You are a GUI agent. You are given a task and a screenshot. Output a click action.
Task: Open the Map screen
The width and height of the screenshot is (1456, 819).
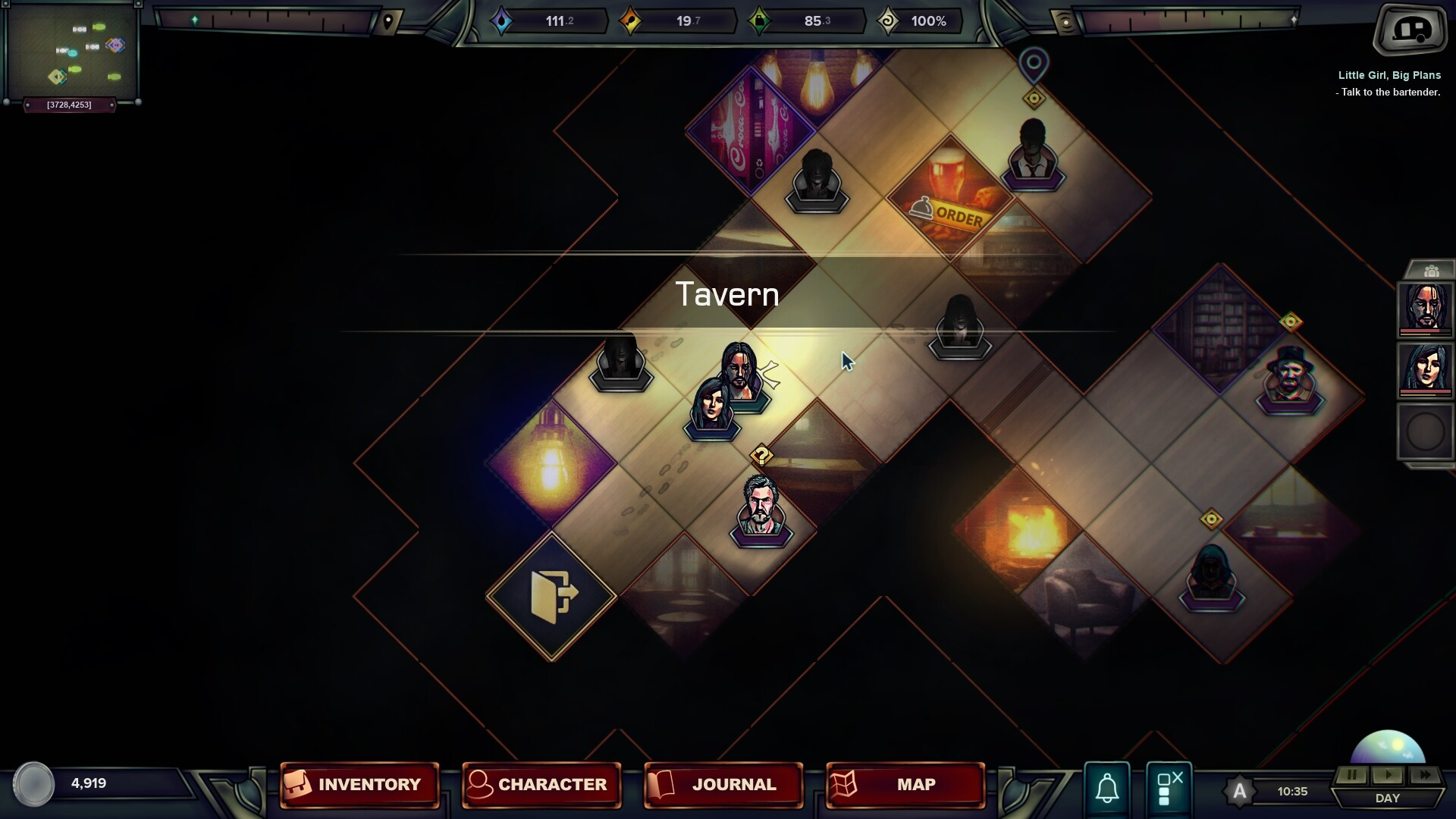pos(905,784)
